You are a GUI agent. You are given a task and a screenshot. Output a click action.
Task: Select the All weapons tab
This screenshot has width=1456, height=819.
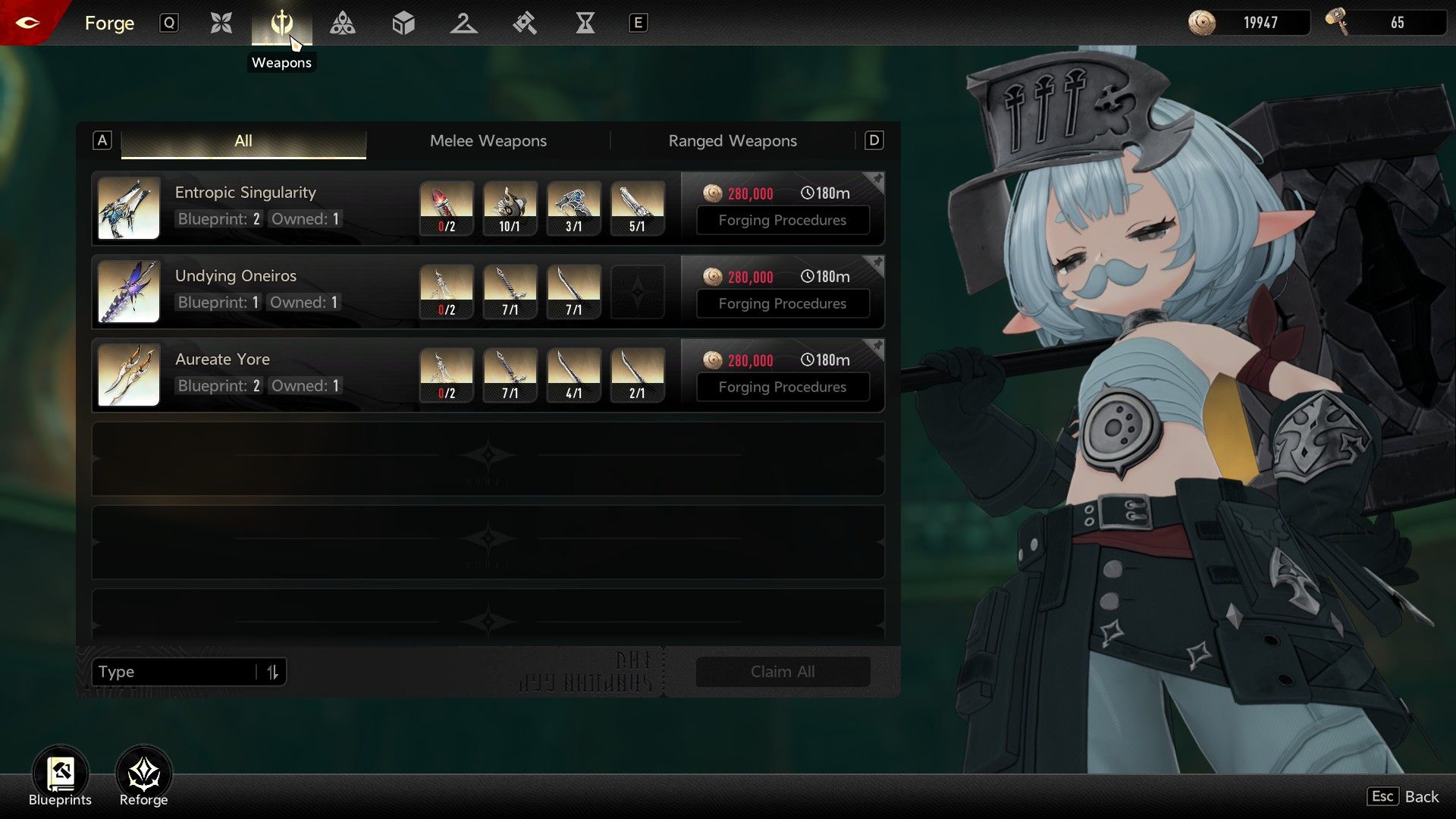tap(243, 141)
